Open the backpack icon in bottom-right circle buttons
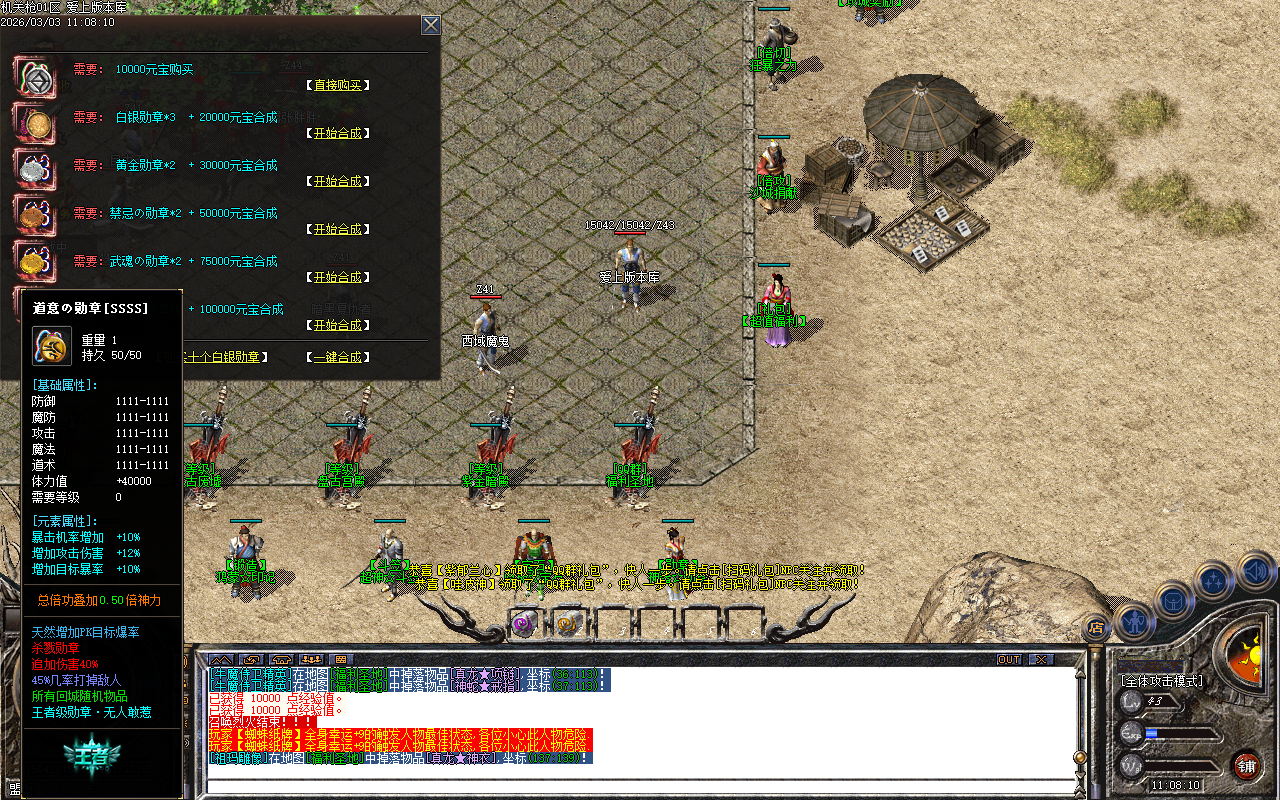This screenshot has width=1280, height=800. (x=1174, y=599)
